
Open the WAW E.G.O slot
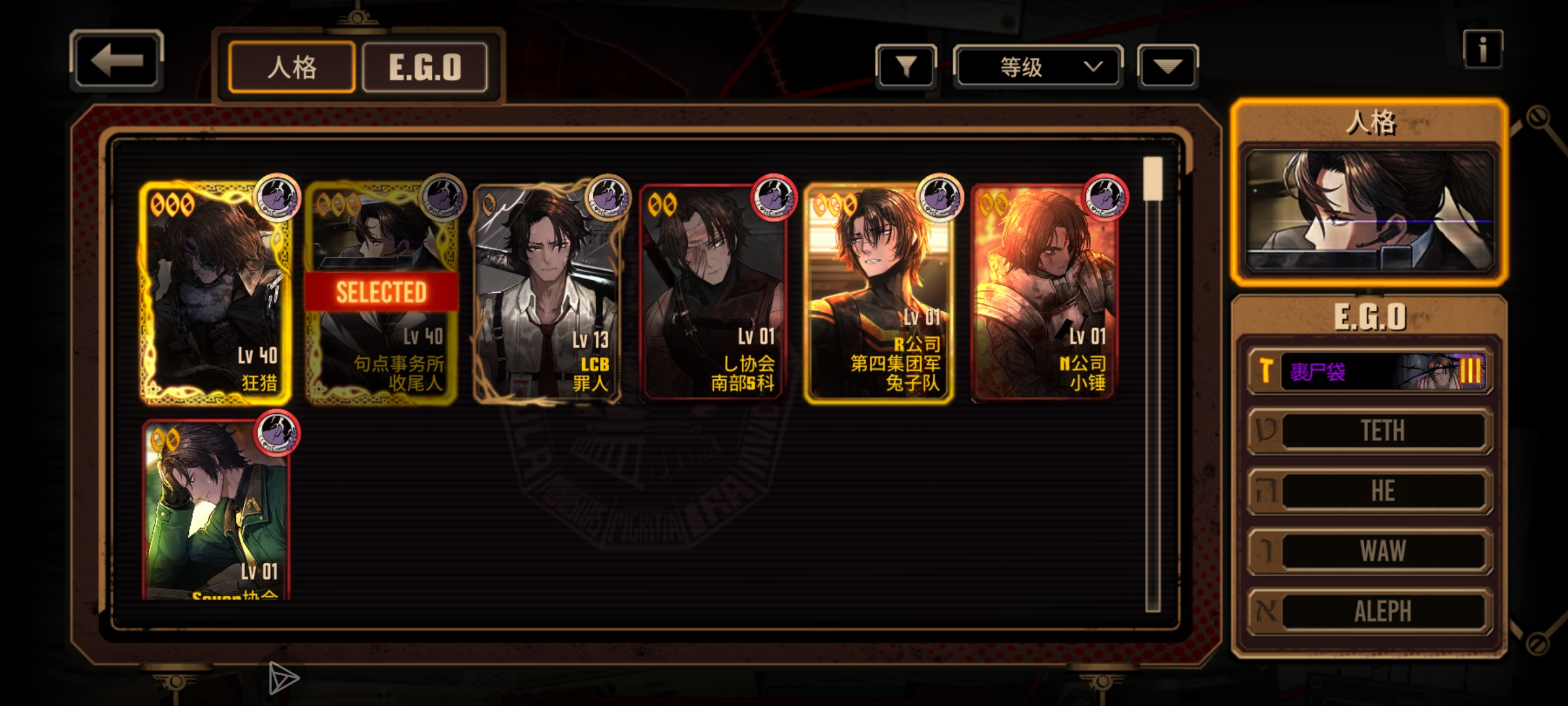pos(1371,551)
